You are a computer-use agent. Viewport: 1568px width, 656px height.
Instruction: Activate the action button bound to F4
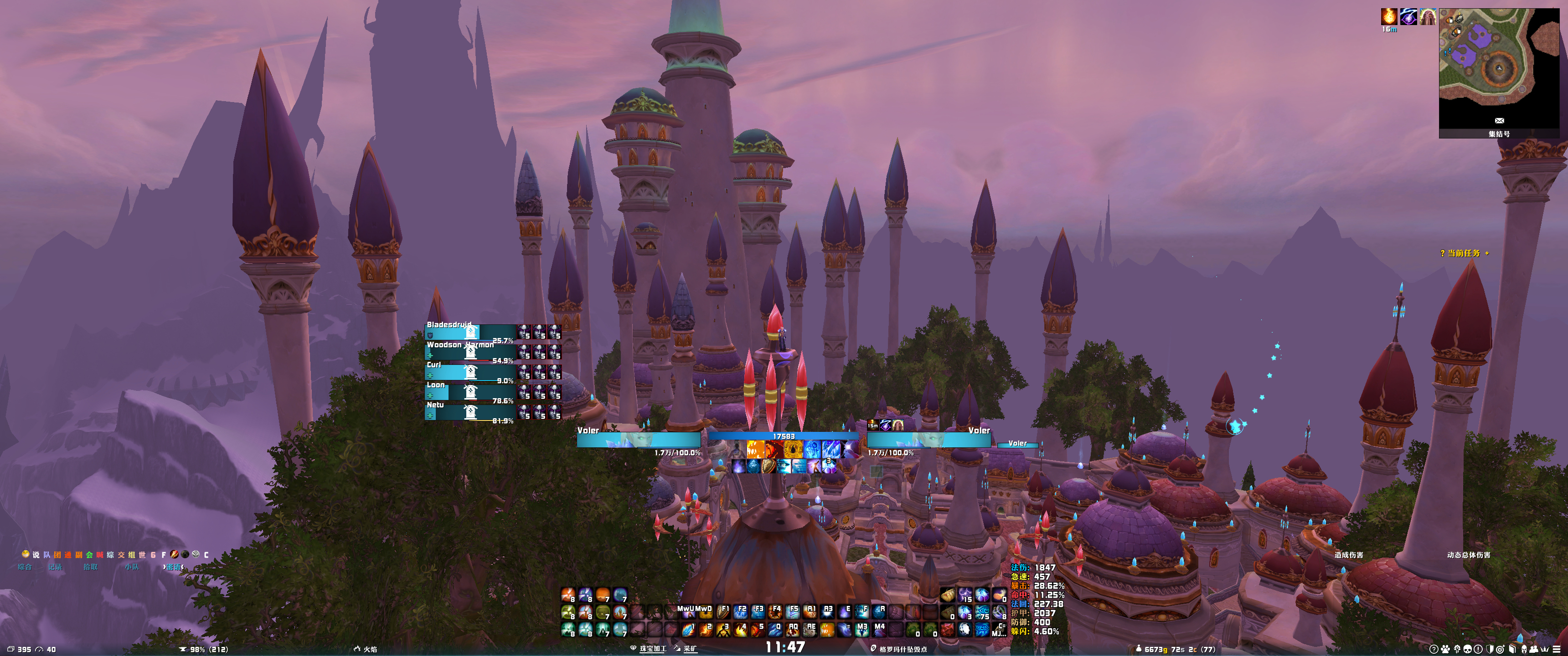click(x=775, y=611)
